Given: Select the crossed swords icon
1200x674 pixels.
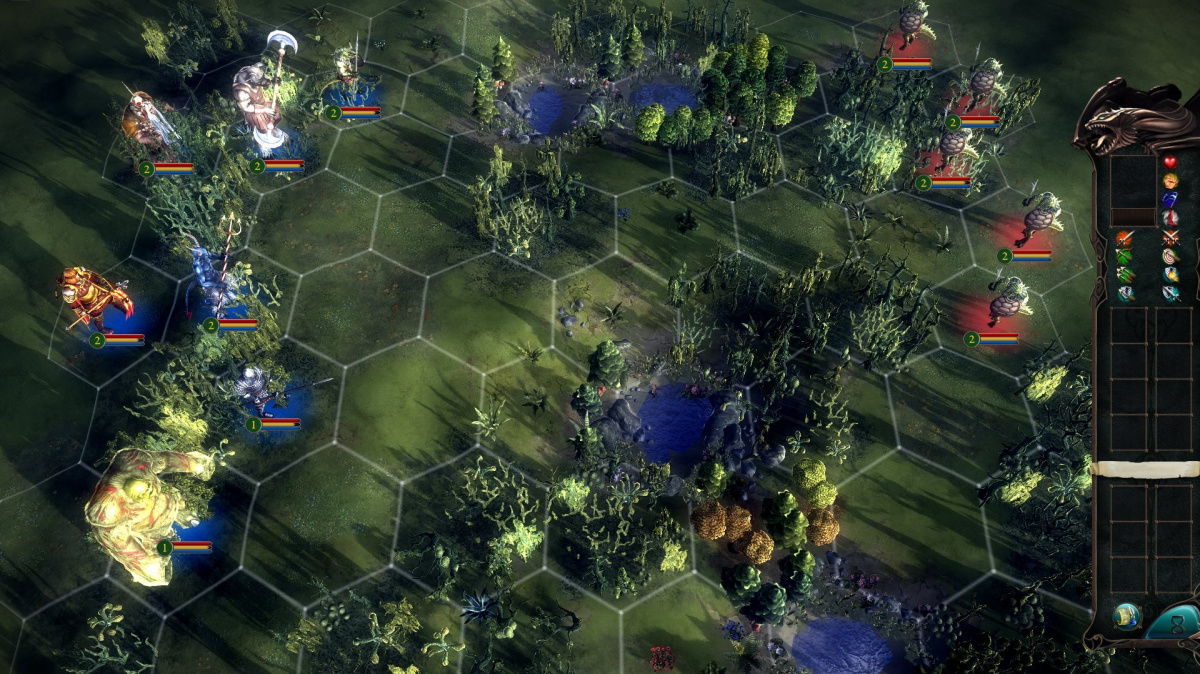Looking at the screenshot, I should (x=1170, y=238).
